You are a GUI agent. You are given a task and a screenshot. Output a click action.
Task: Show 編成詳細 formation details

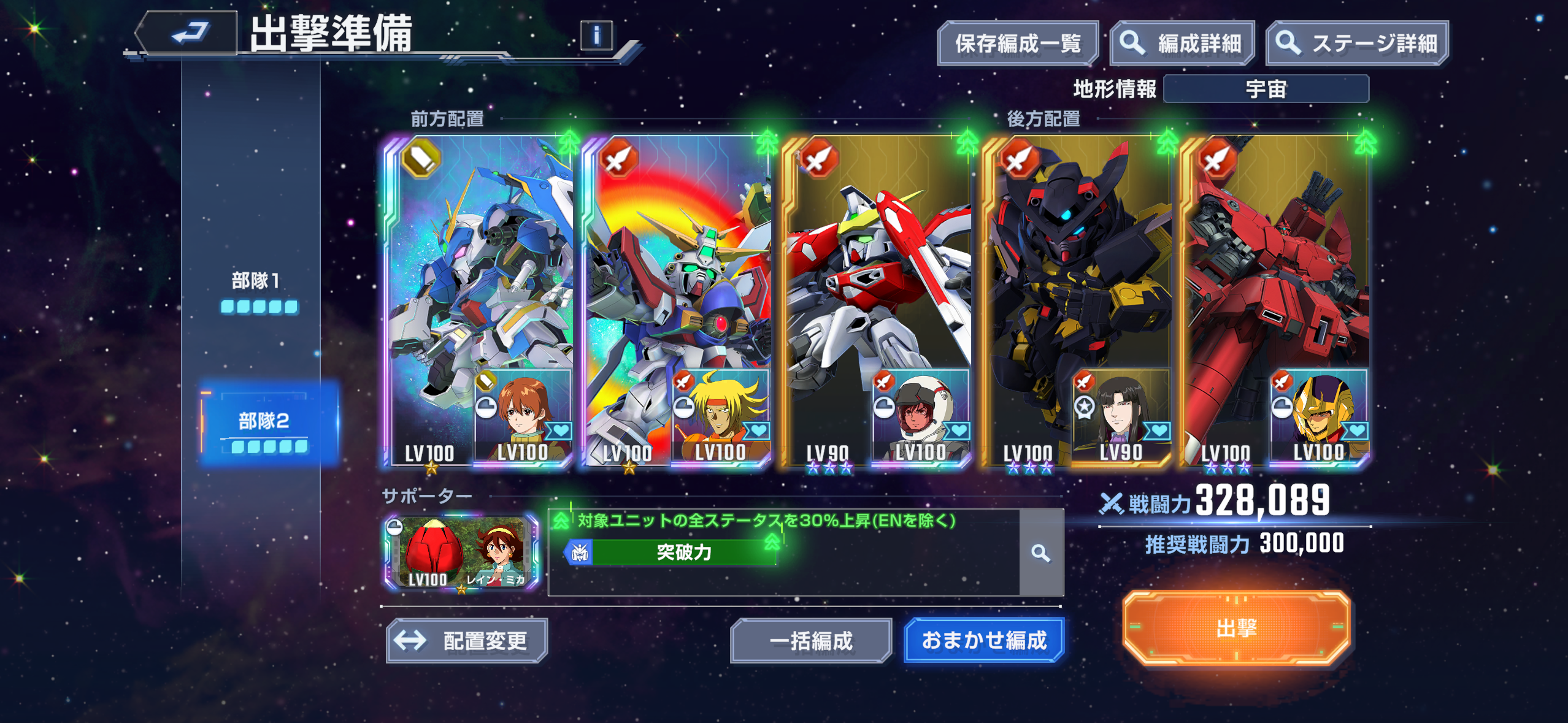tap(1182, 44)
